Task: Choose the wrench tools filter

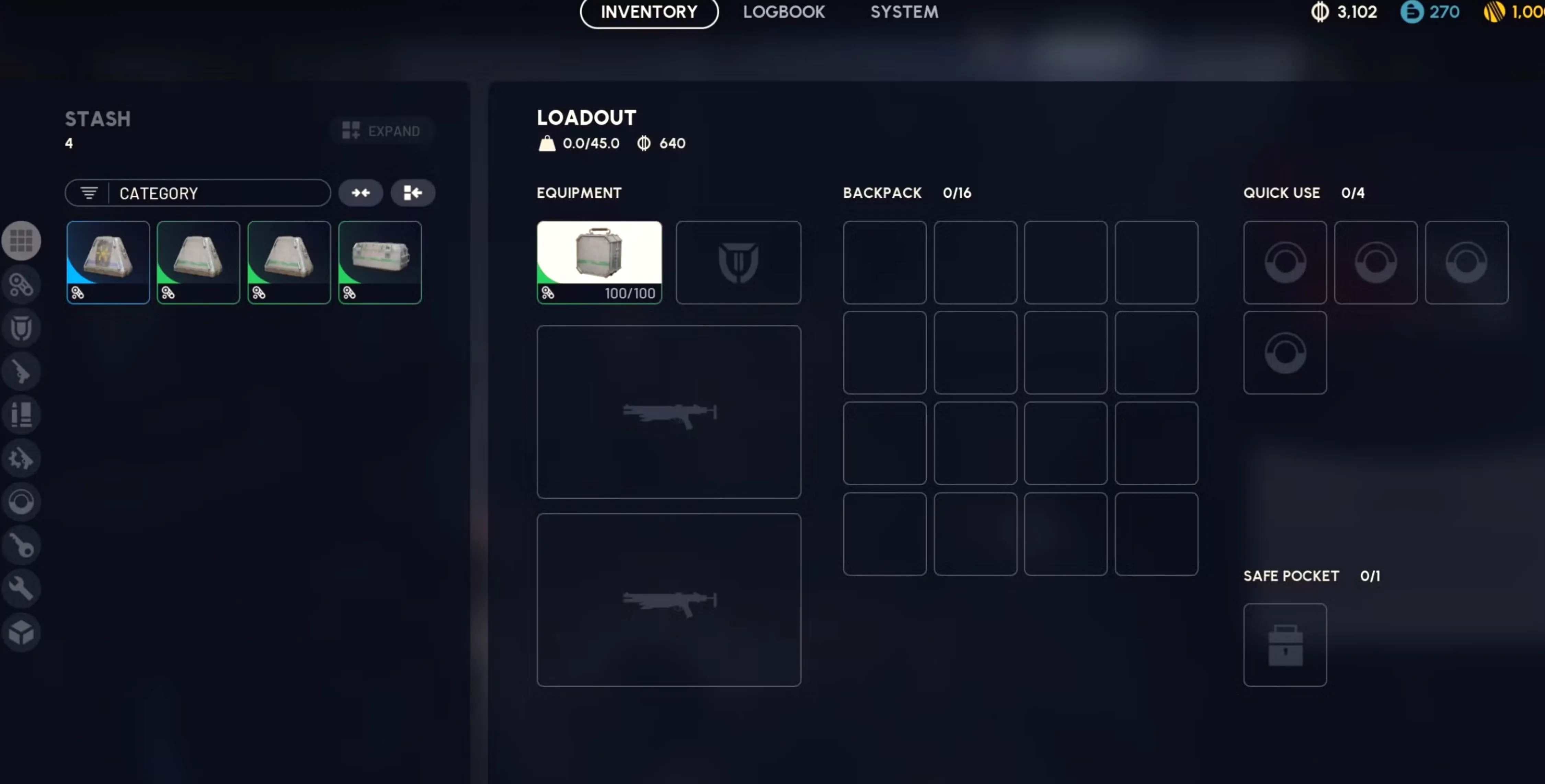Action: (22, 588)
